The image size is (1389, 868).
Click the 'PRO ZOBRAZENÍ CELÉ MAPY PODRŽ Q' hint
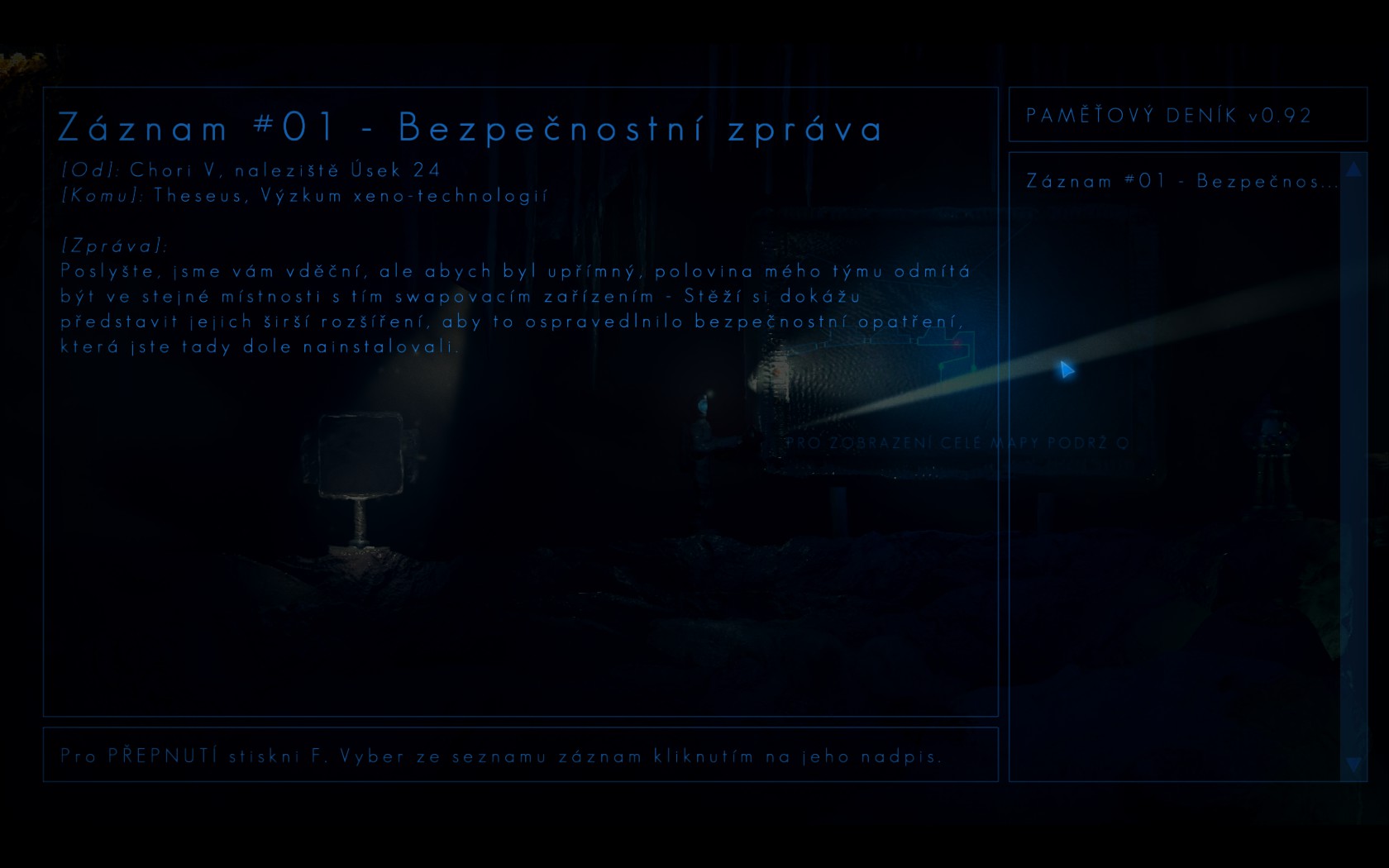point(959,443)
